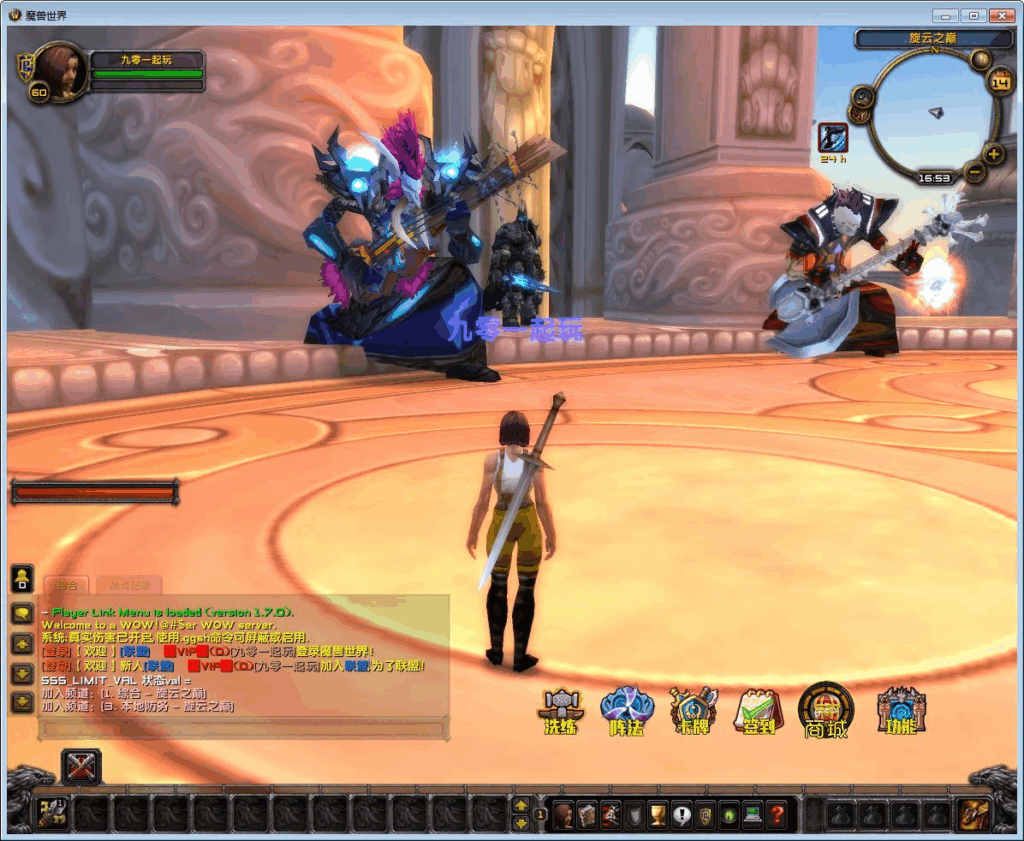Open the 功能 functions menu
The height and width of the screenshot is (841, 1024).
point(900,711)
